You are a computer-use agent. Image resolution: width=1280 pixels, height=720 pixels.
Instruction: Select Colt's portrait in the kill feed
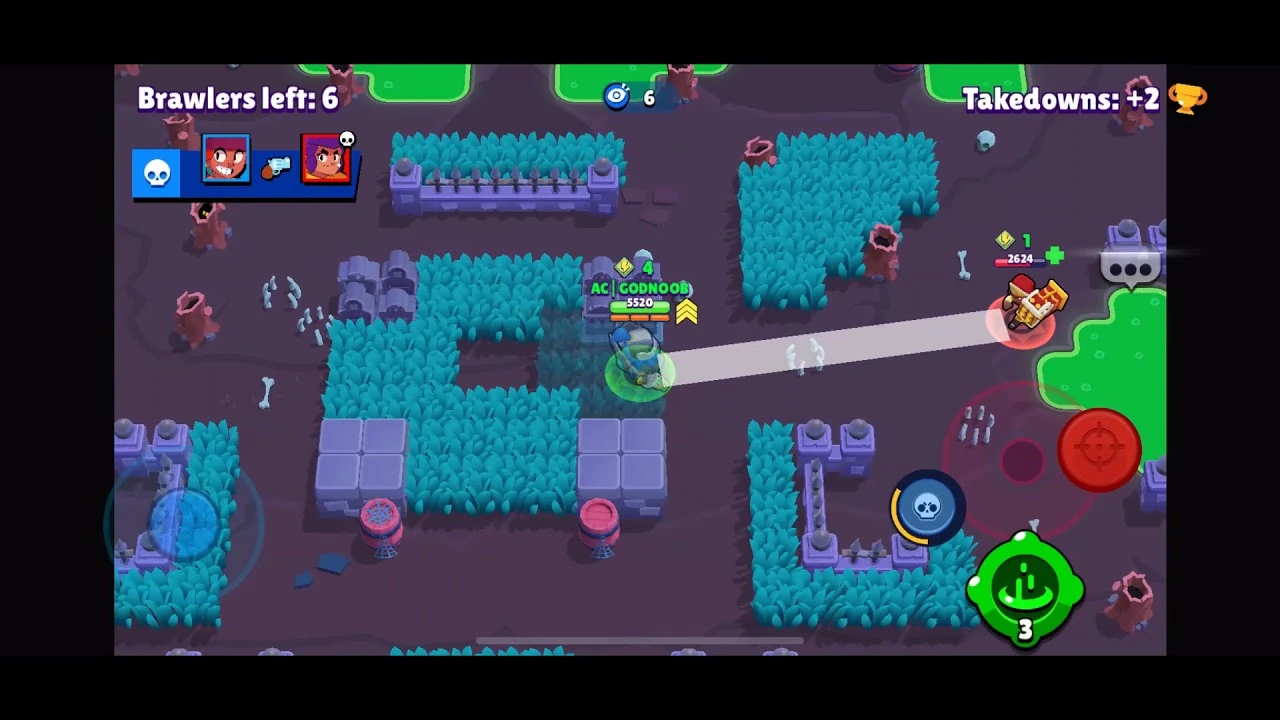(x=225, y=158)
